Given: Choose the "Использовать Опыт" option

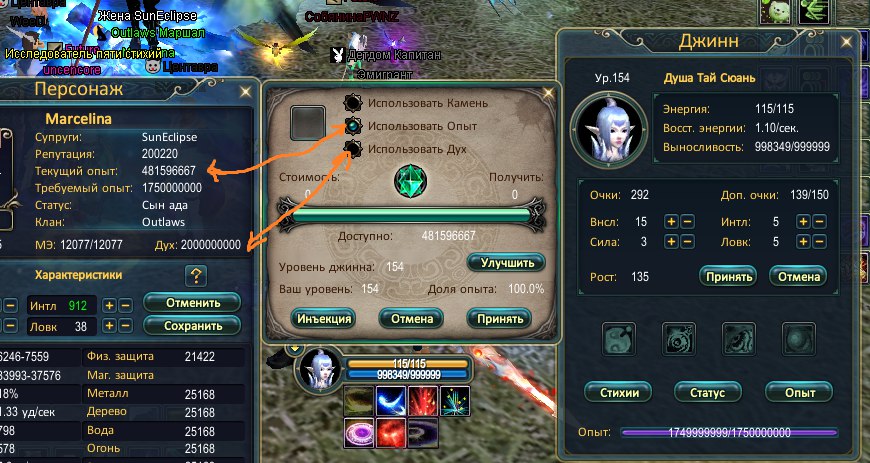Looking at the screenshot, I should [x=352, y=127].
